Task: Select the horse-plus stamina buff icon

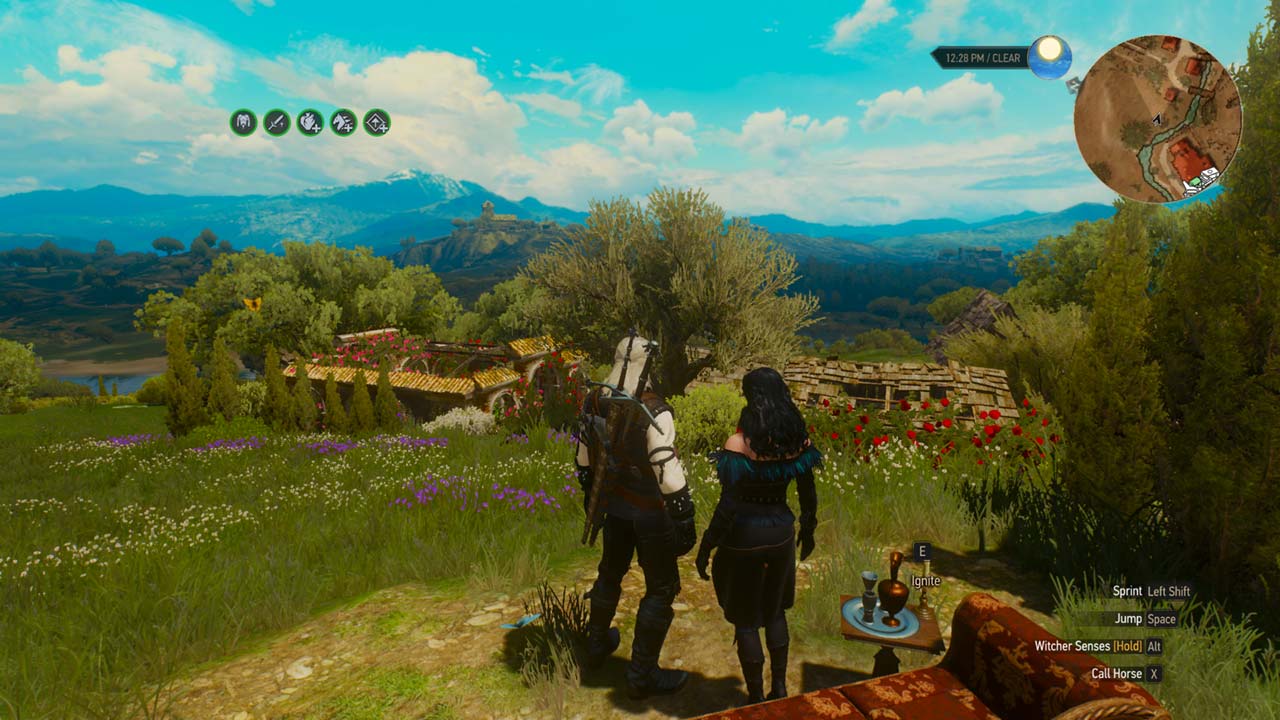Action: pyautogui.click(x=343, y=123)
